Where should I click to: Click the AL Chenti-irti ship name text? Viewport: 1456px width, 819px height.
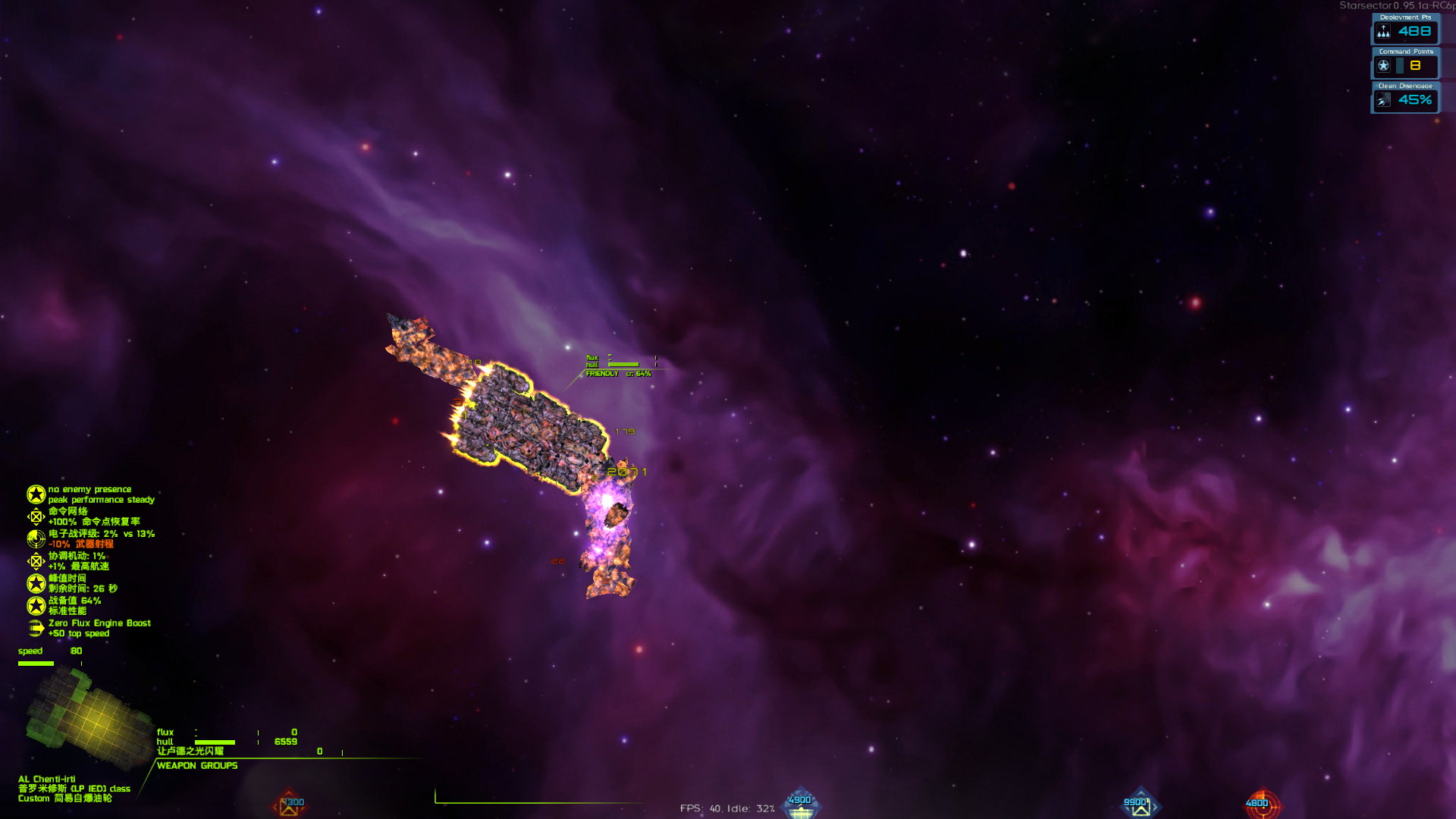(45, 777)
